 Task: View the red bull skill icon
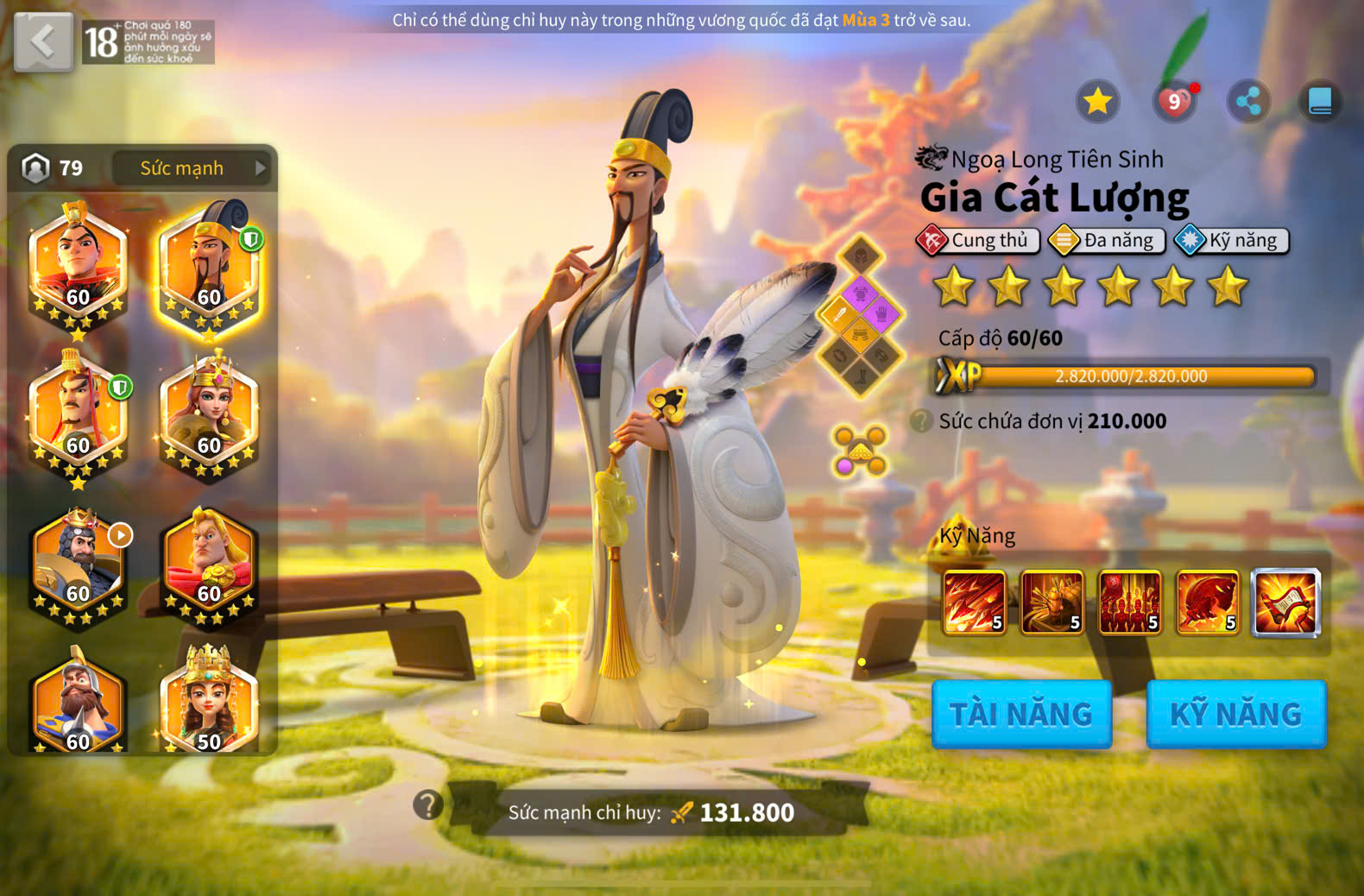(x=1207, y=603)
